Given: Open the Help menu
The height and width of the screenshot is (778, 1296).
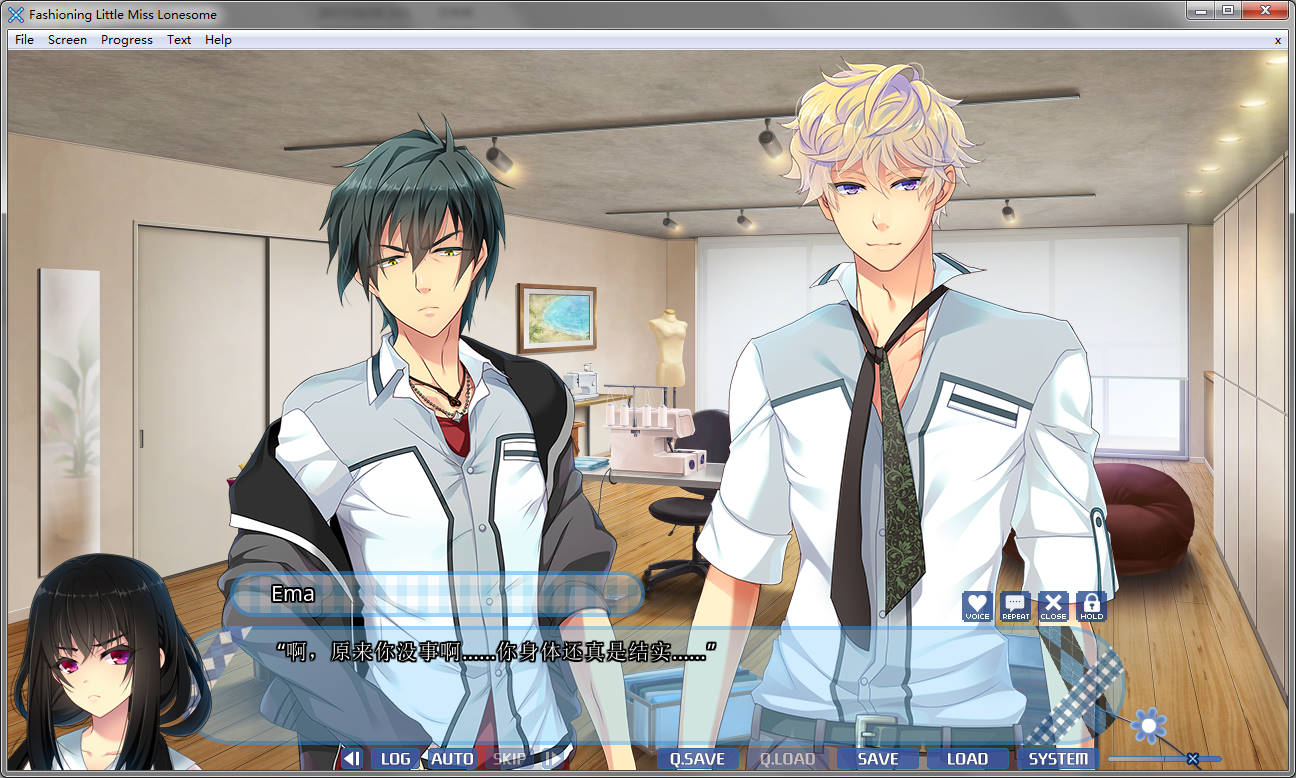Looking at the screenshot, I should click(x=218, y=40).
